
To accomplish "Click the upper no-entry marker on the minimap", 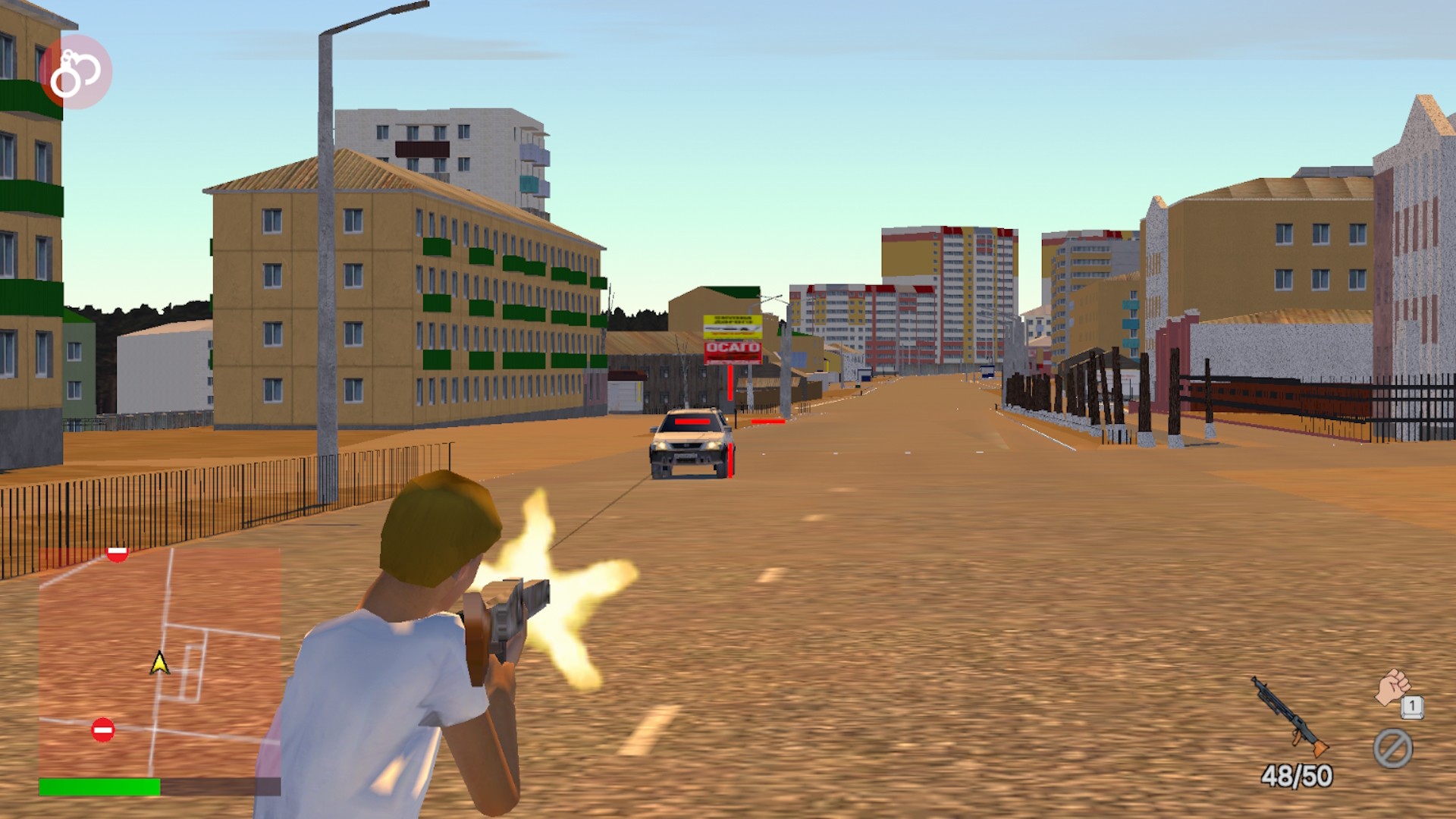I will [x=118, y=554].
